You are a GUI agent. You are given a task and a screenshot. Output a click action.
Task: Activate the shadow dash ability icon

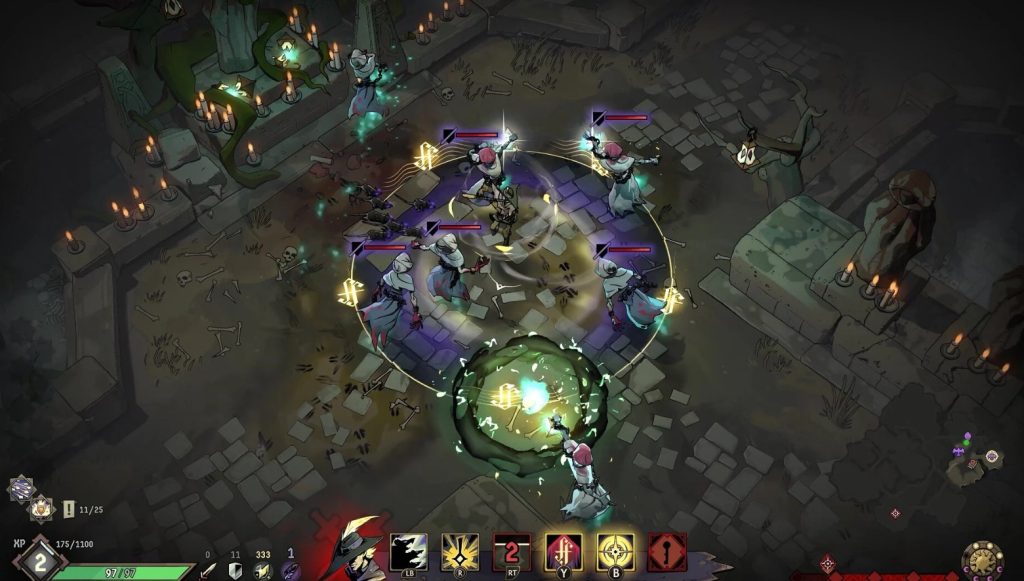pos(408,551)
